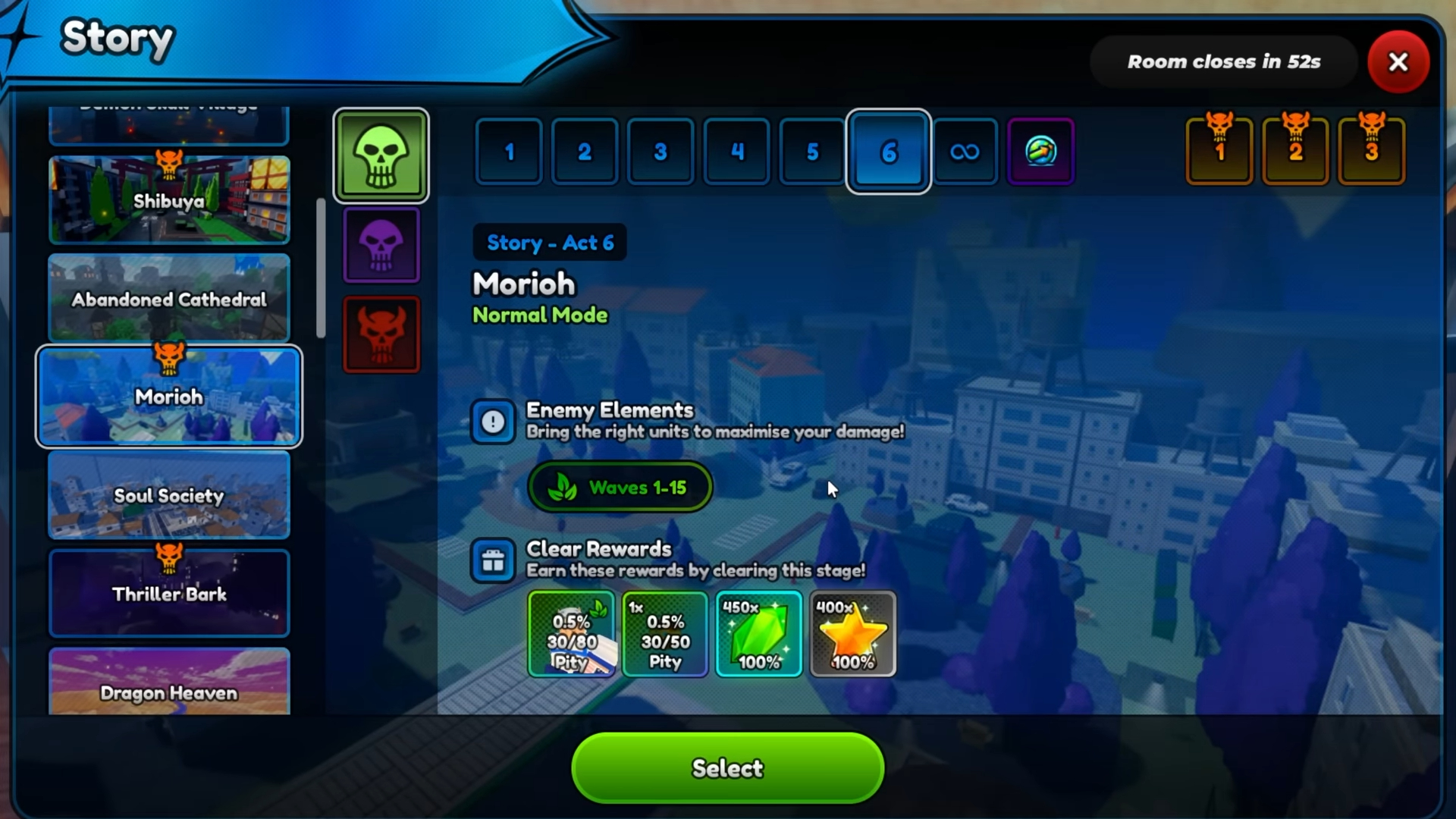Switch to the green skull Normal difficulty
The width and height of the screenshot is (1456, 819).
tap(381, 155)
